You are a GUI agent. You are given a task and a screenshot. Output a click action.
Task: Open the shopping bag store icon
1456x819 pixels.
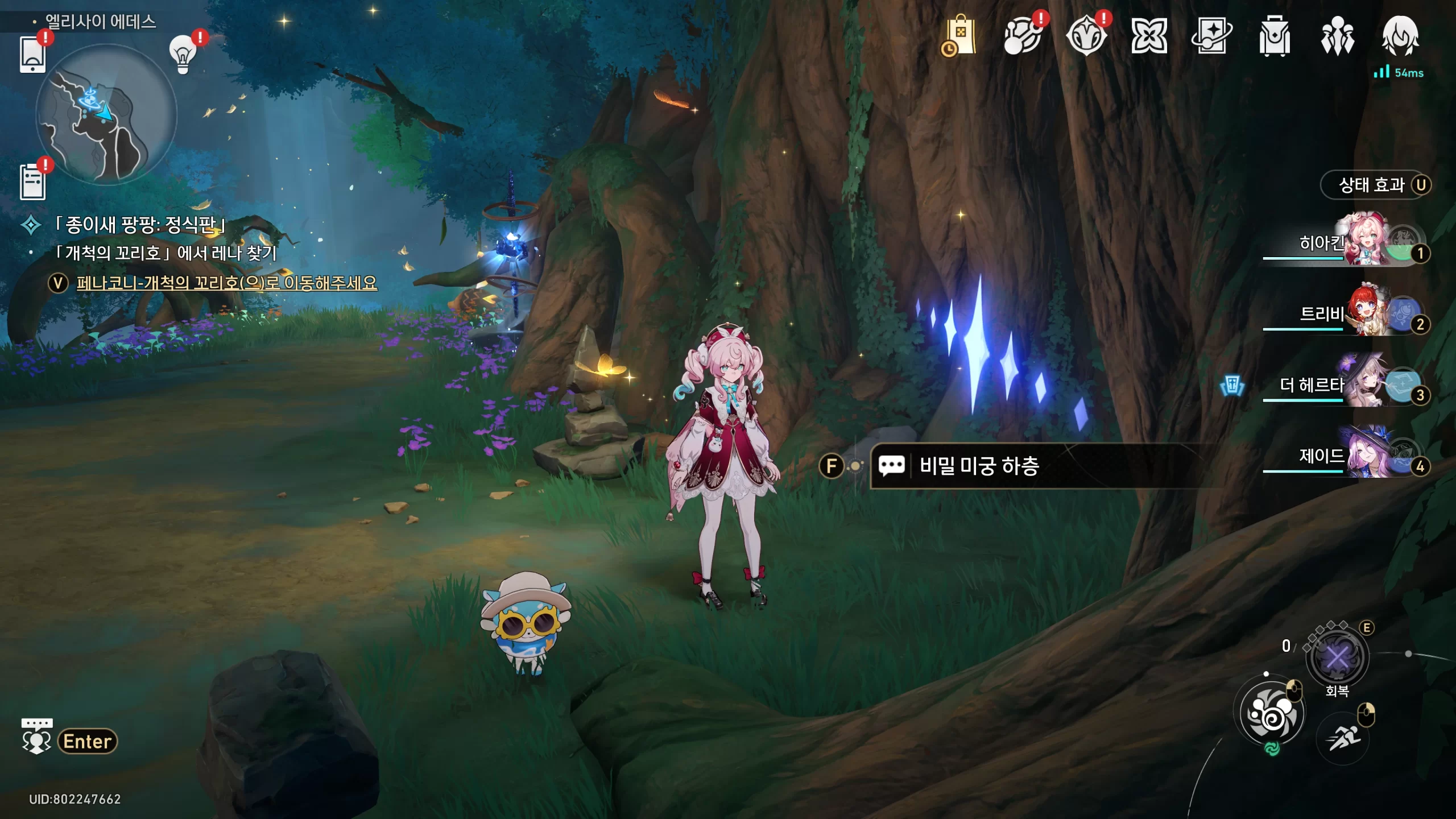[960, 36]
